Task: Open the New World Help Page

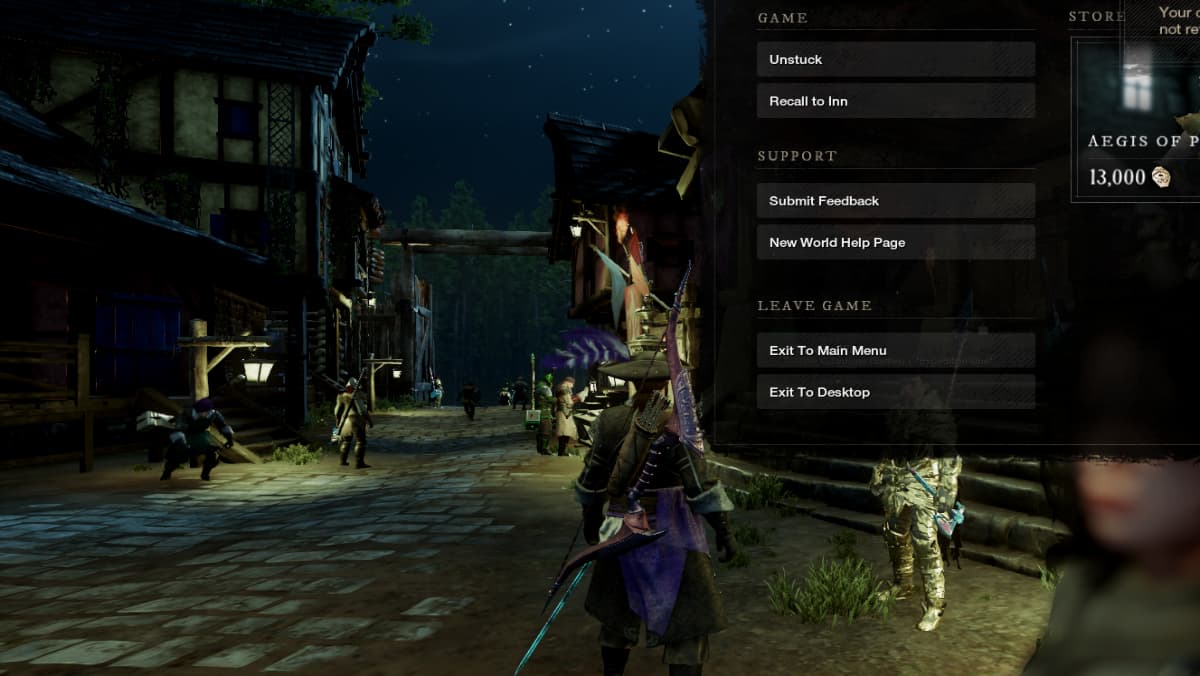Action: pos(895,243)
